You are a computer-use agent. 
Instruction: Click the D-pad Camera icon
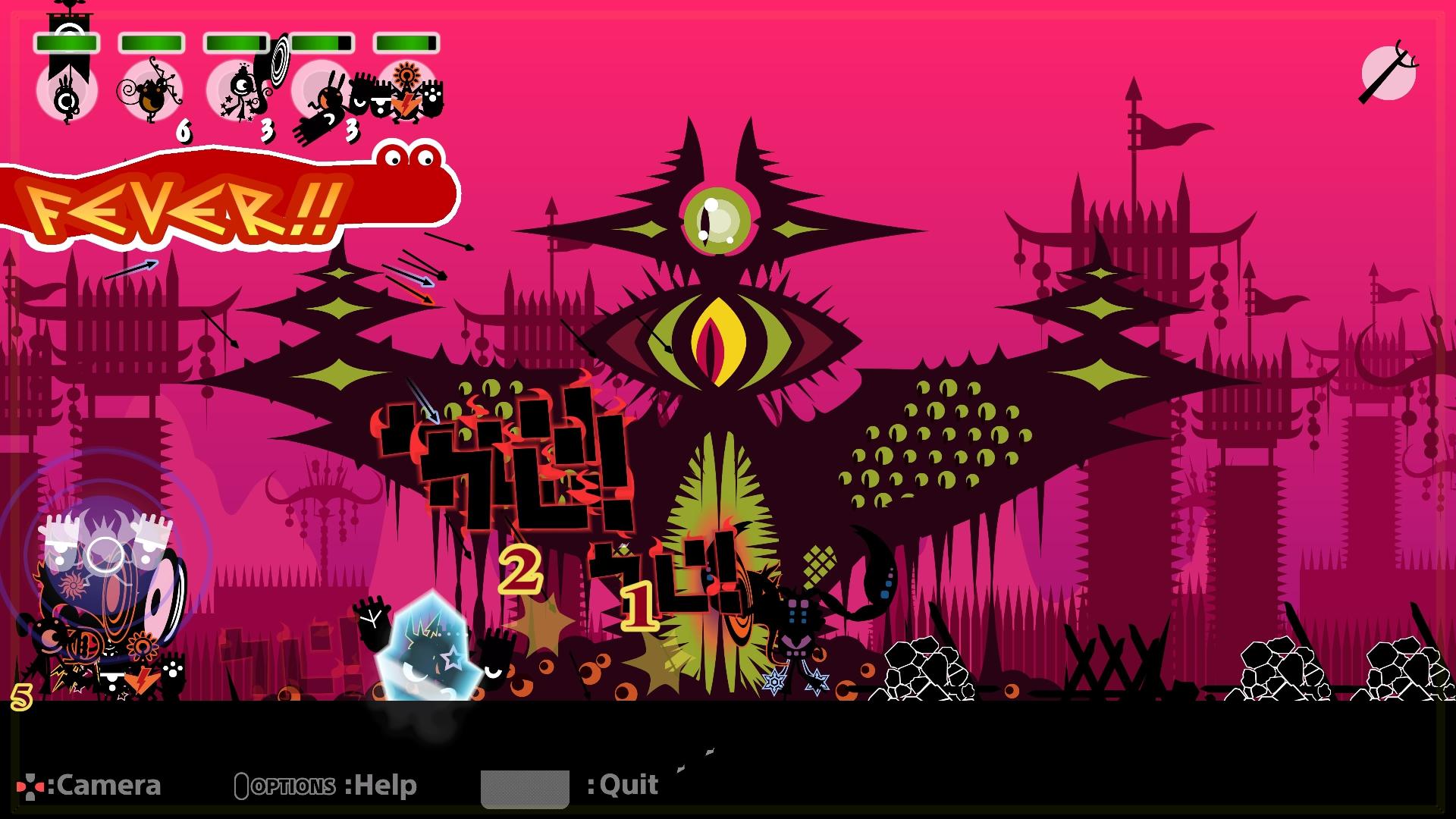pos(32,786)
